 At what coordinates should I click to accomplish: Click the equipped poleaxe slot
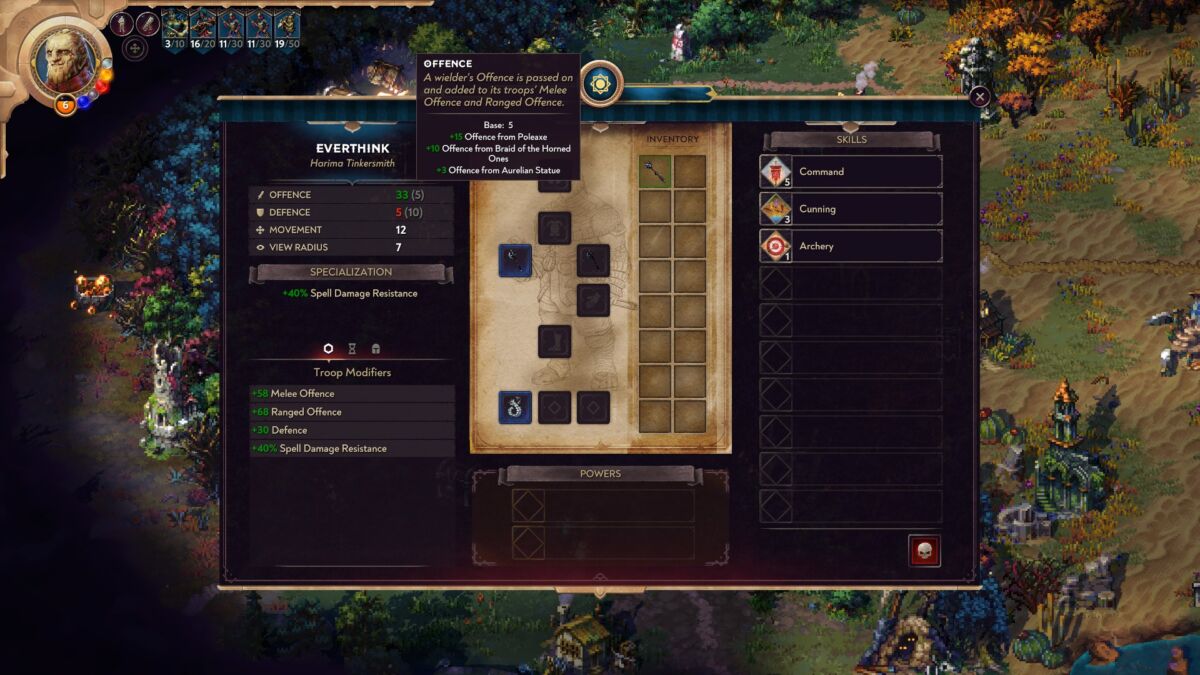coord(593,261)
